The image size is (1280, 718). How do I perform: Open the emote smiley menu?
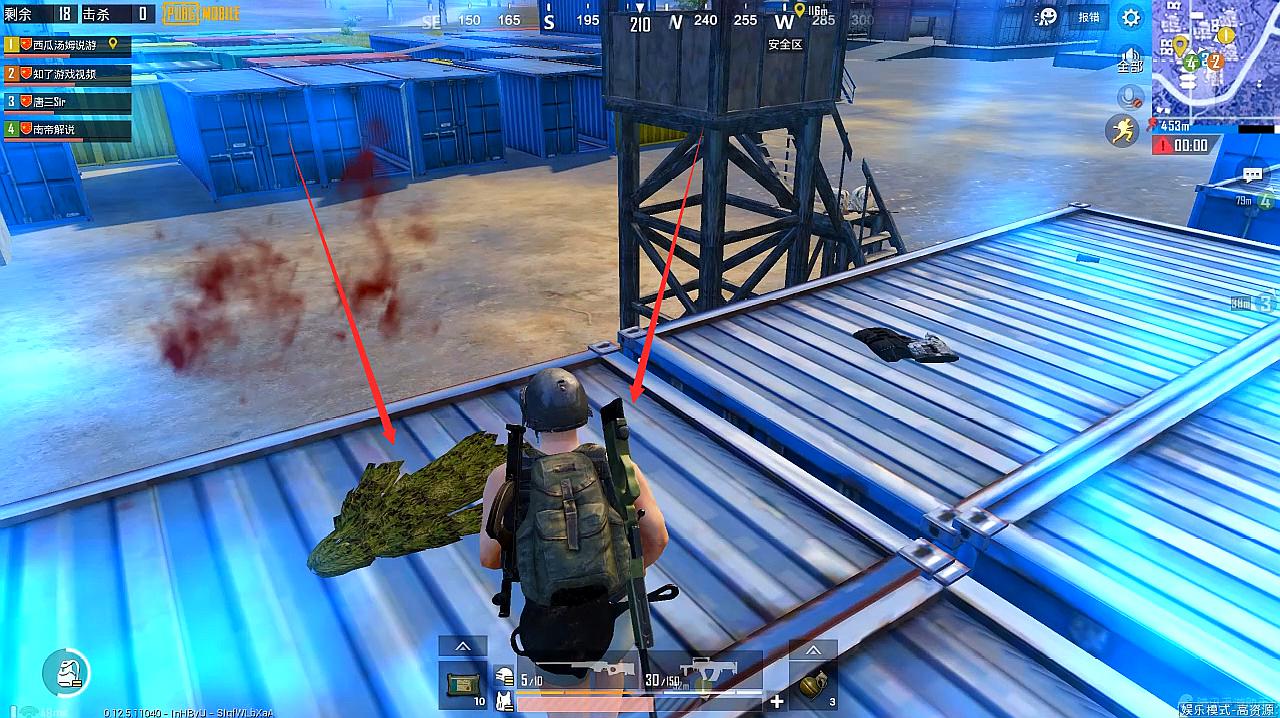point(1047,16)
